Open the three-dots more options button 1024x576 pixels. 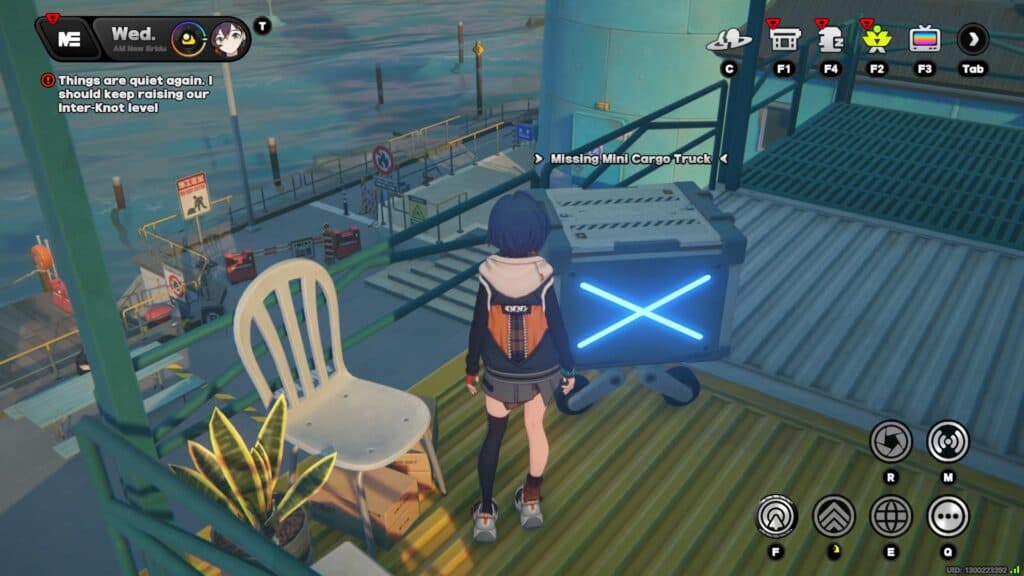point(947,516)
